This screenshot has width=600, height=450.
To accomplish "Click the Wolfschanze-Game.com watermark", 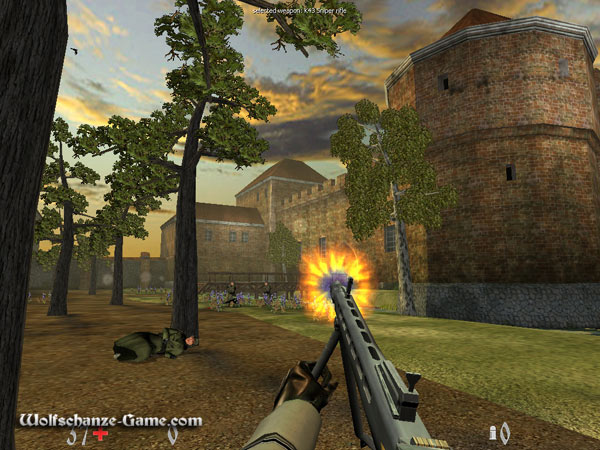I will (x=110, y=421).
